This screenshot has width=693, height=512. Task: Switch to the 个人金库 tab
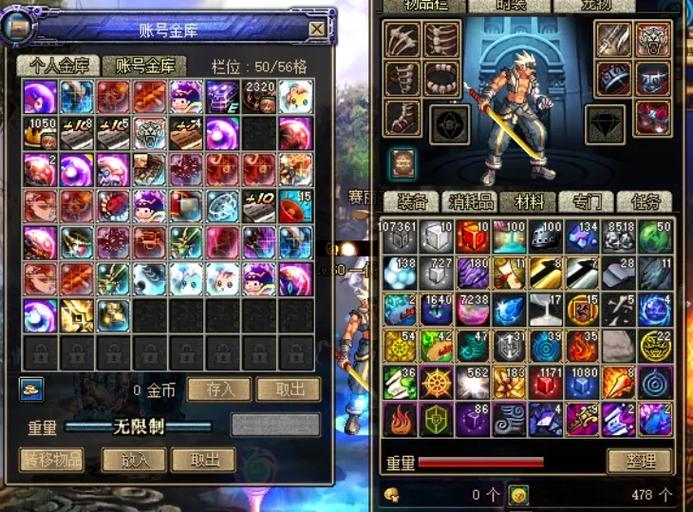click(x=57, y=66)
